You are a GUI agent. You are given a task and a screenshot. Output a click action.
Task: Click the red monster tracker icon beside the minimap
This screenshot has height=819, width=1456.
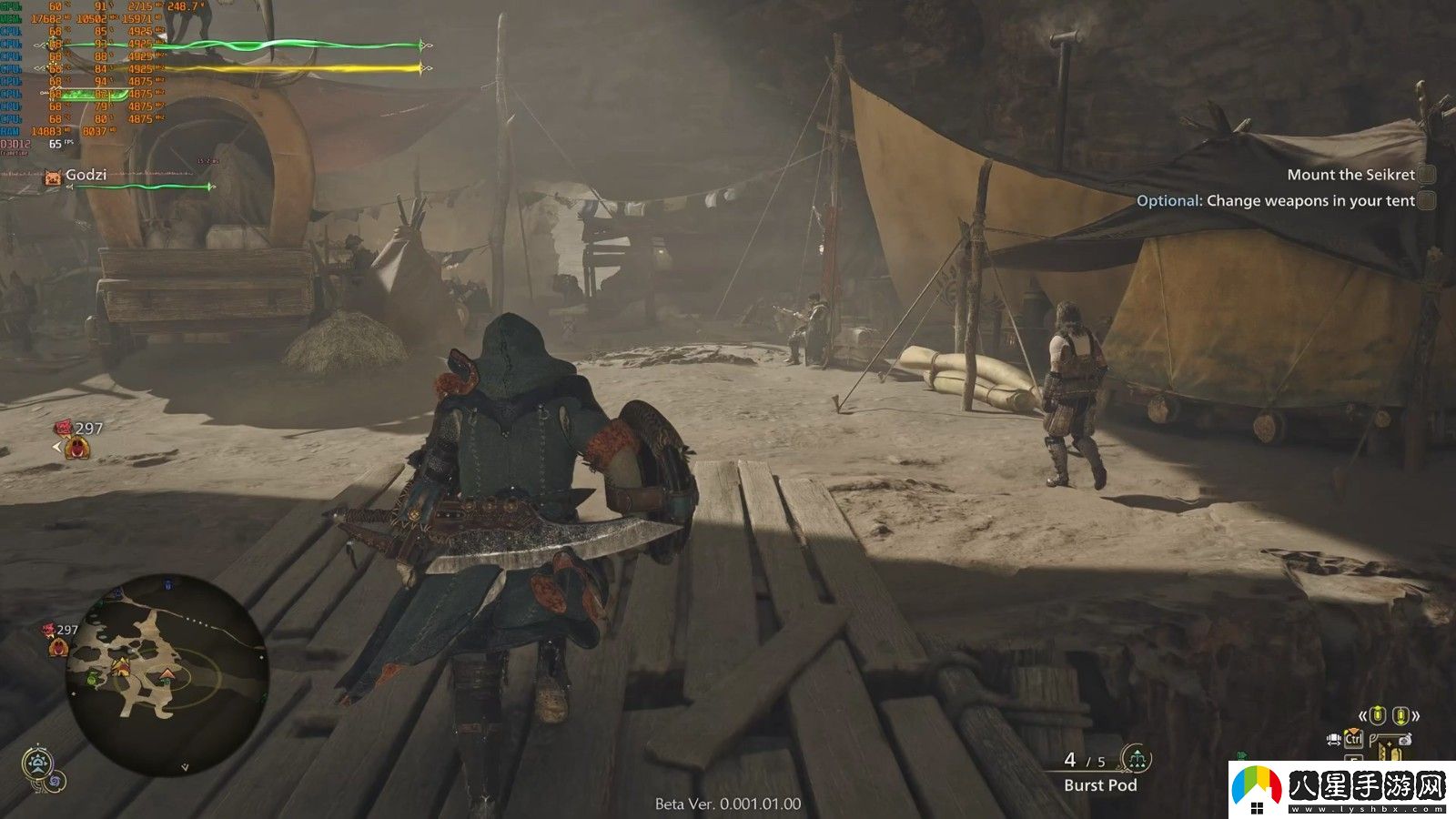pyautogui.click(x=57, y=647)
